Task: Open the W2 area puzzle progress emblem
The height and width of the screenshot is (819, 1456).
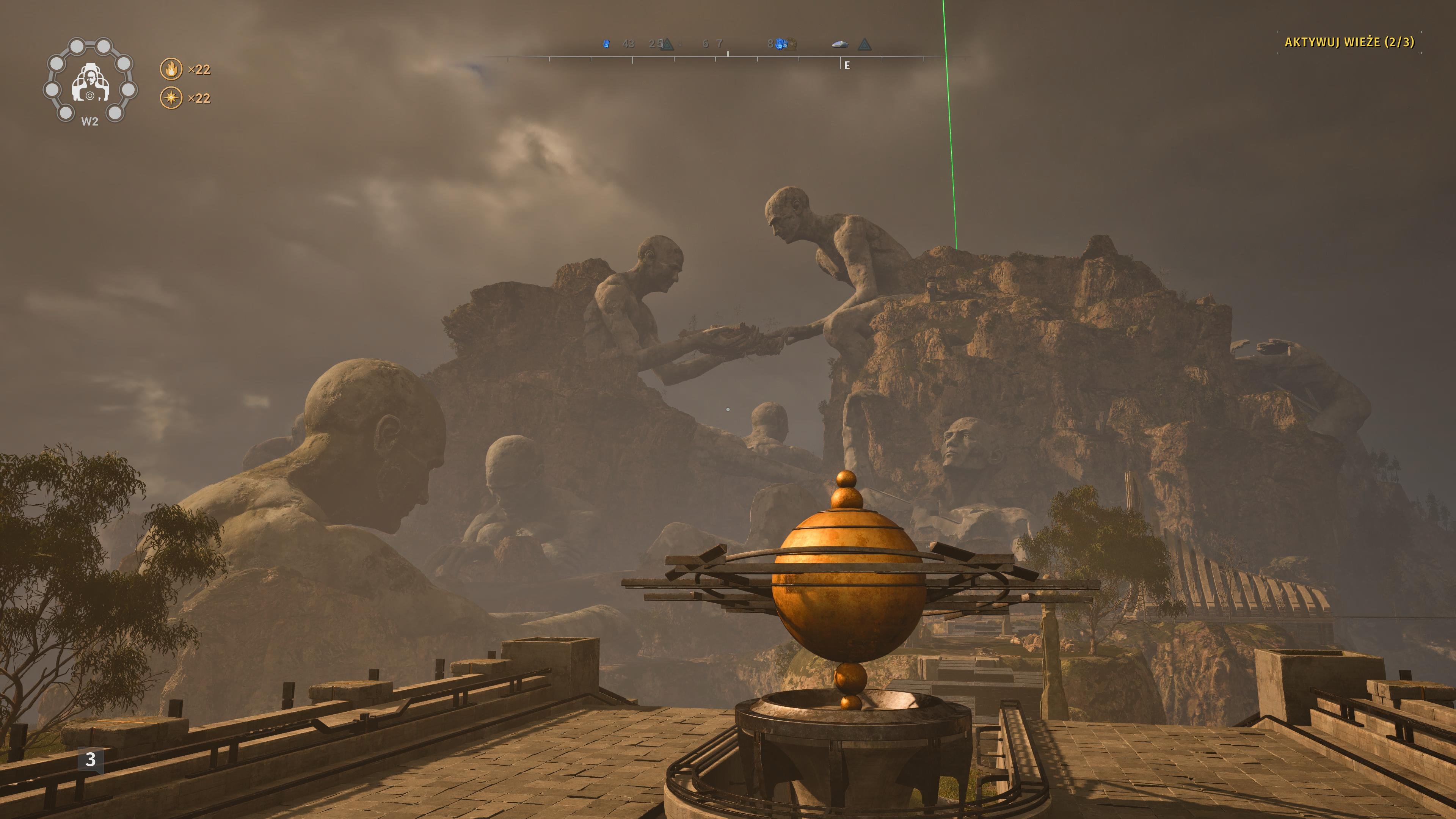Action: pos(89,80)
